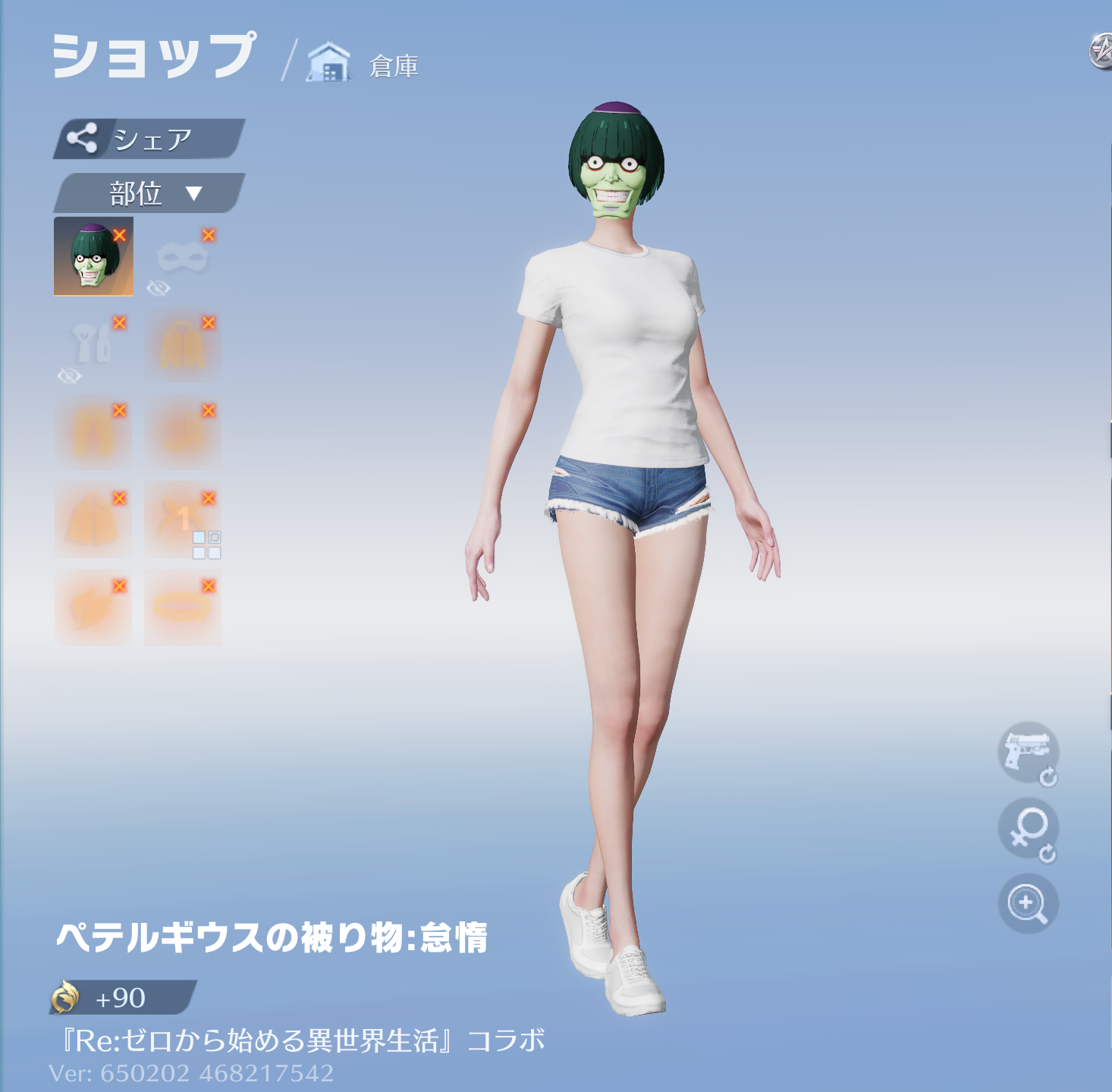Select the ribbon bow accessory slot

(x=179, y=519)
